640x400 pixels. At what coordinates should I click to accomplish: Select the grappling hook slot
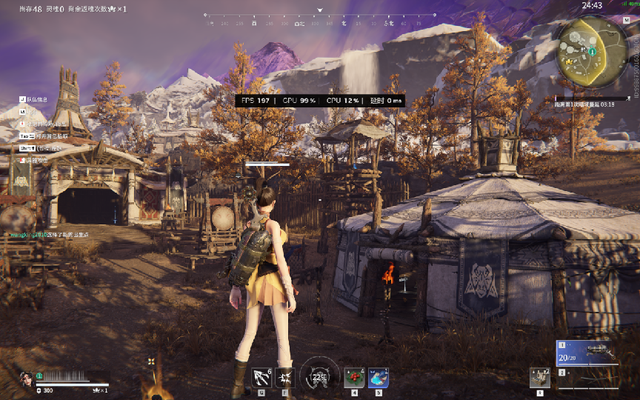(262, 376)
